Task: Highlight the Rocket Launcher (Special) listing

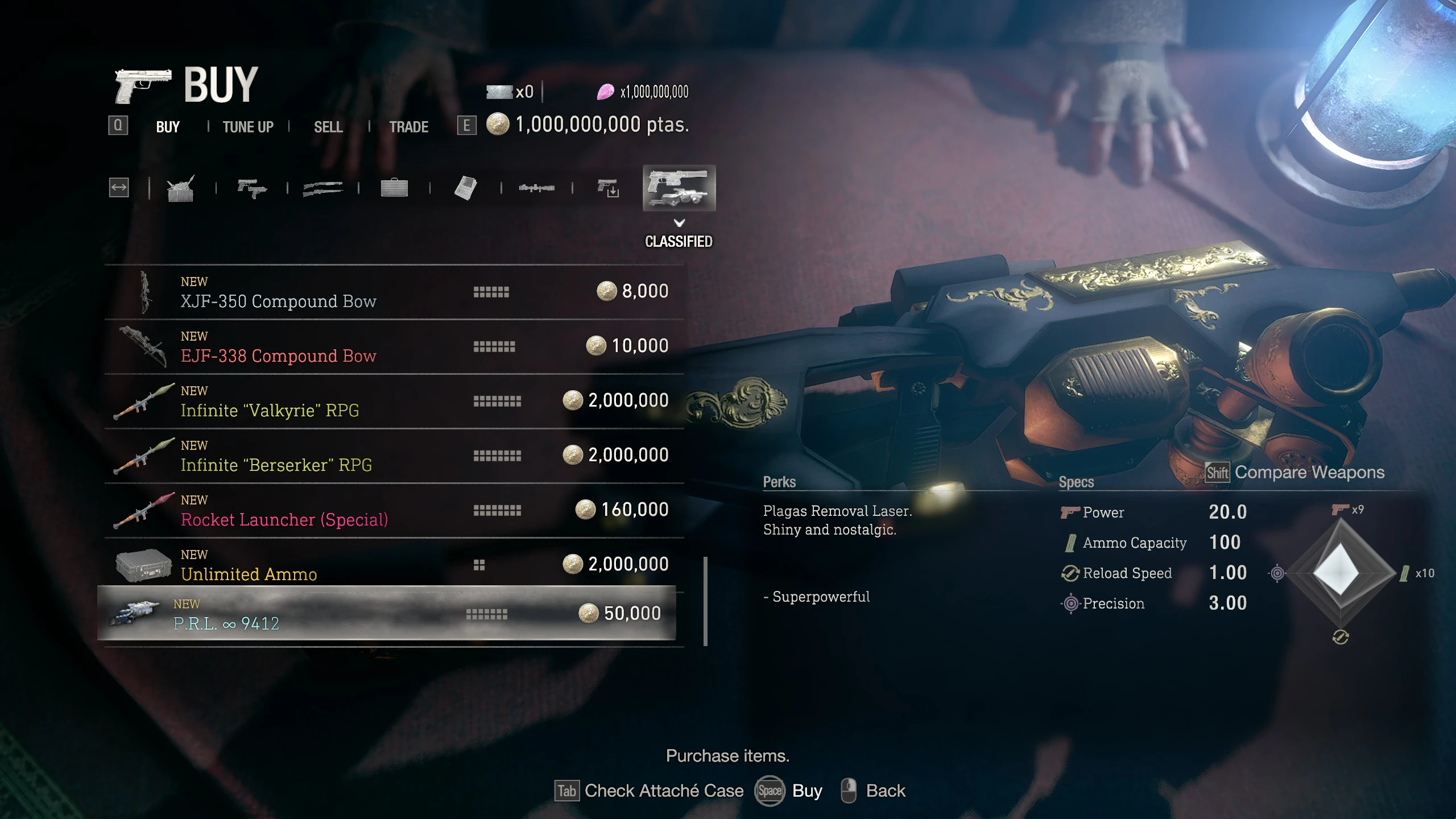Action: coord(394,511)
